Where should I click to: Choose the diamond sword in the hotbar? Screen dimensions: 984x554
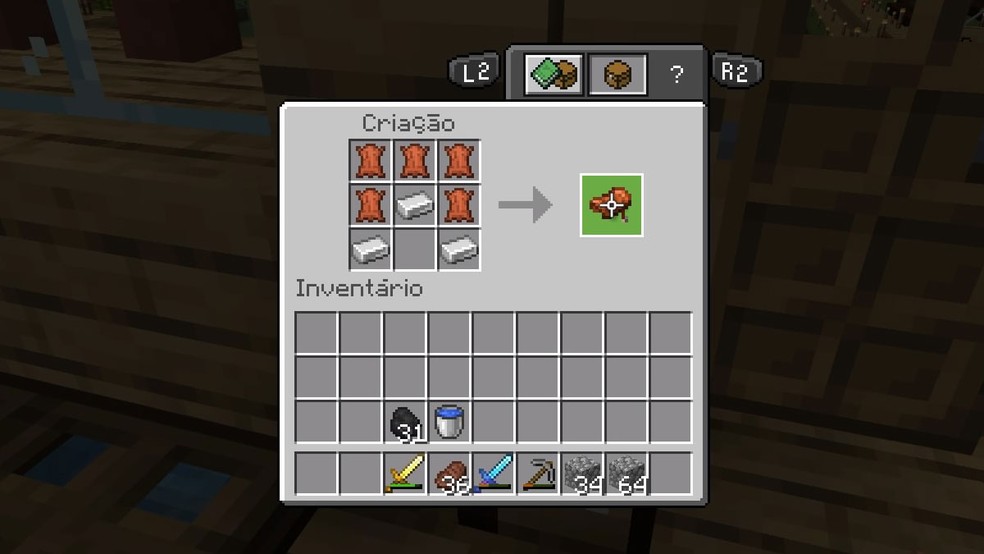tap(493, 472)
